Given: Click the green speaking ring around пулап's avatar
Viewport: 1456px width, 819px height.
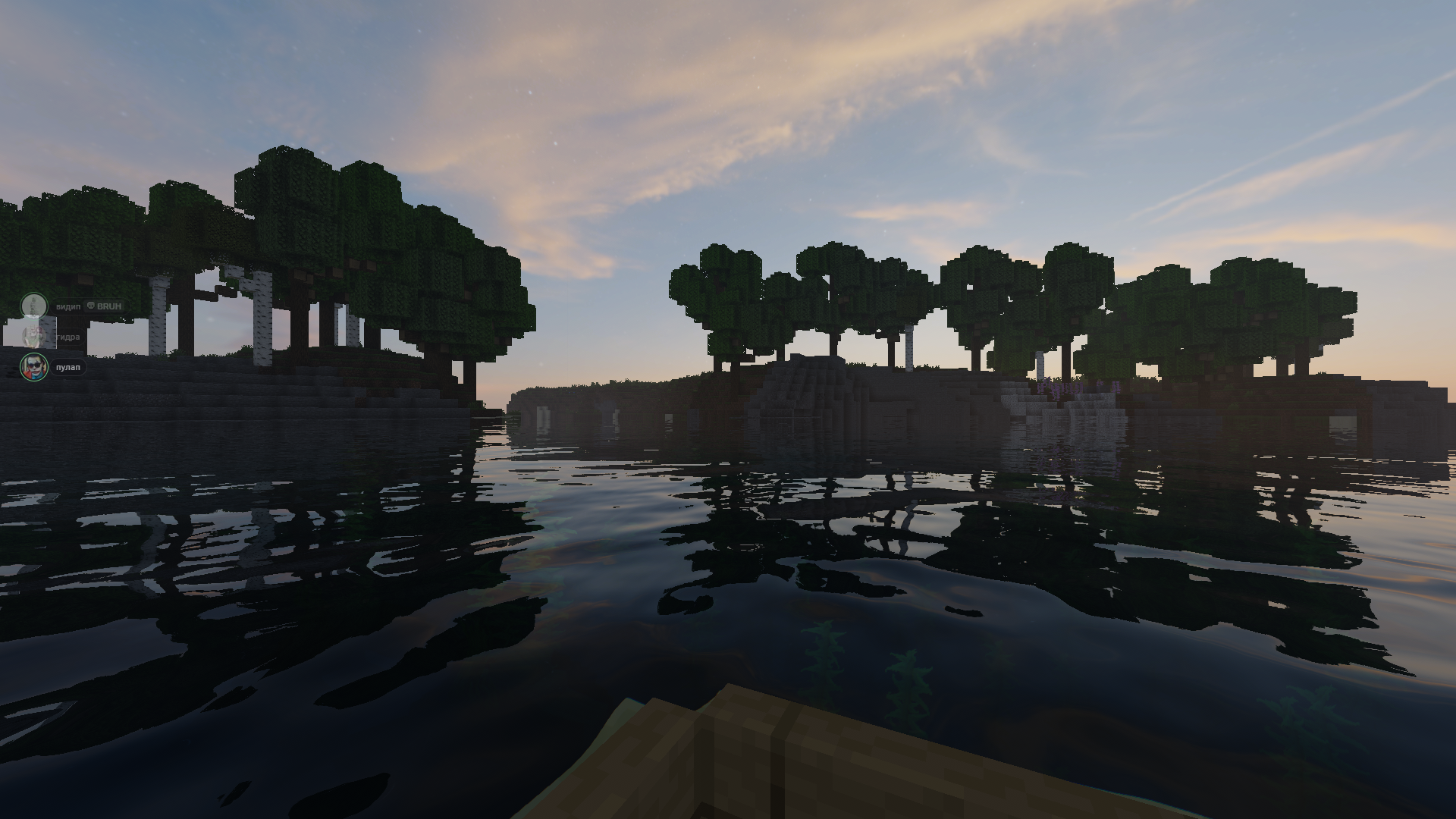Looking at the screenshot, I should [21, 368].
